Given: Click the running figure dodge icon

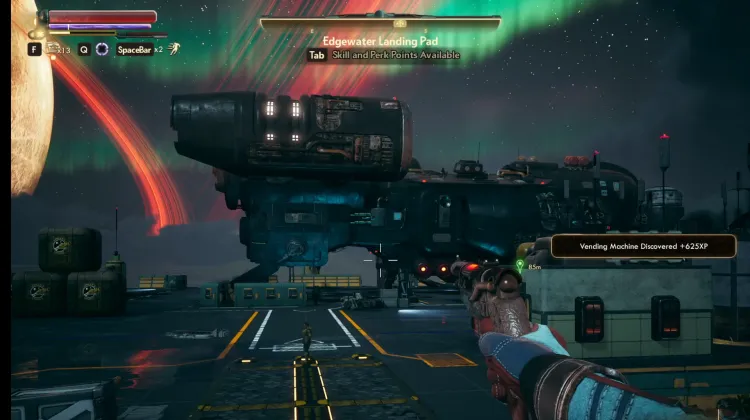Looking at the screenshot, I should click(x=174, y=48).
